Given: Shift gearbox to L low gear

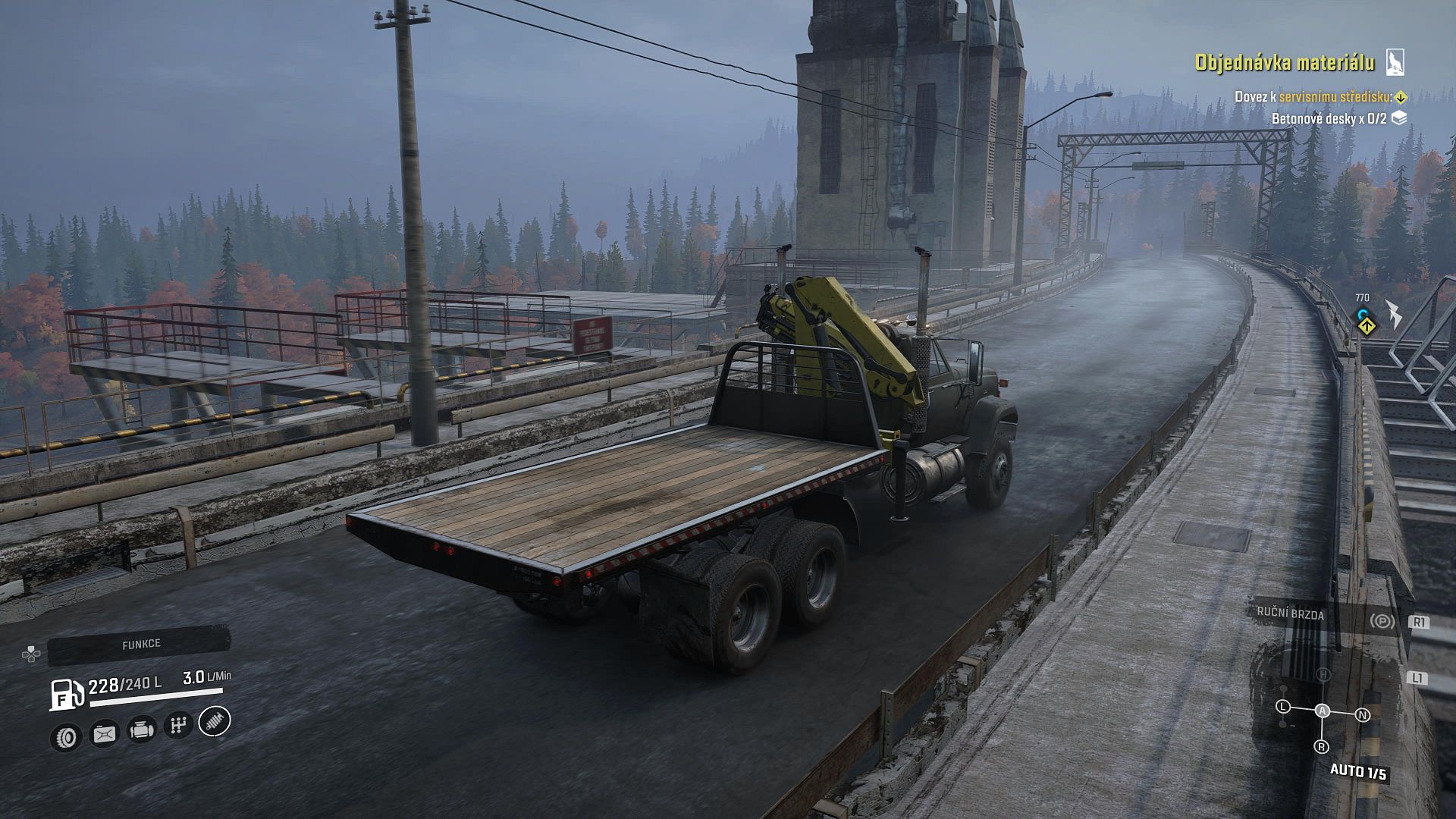Looking at the screenshot, I should pos(1283,706).
